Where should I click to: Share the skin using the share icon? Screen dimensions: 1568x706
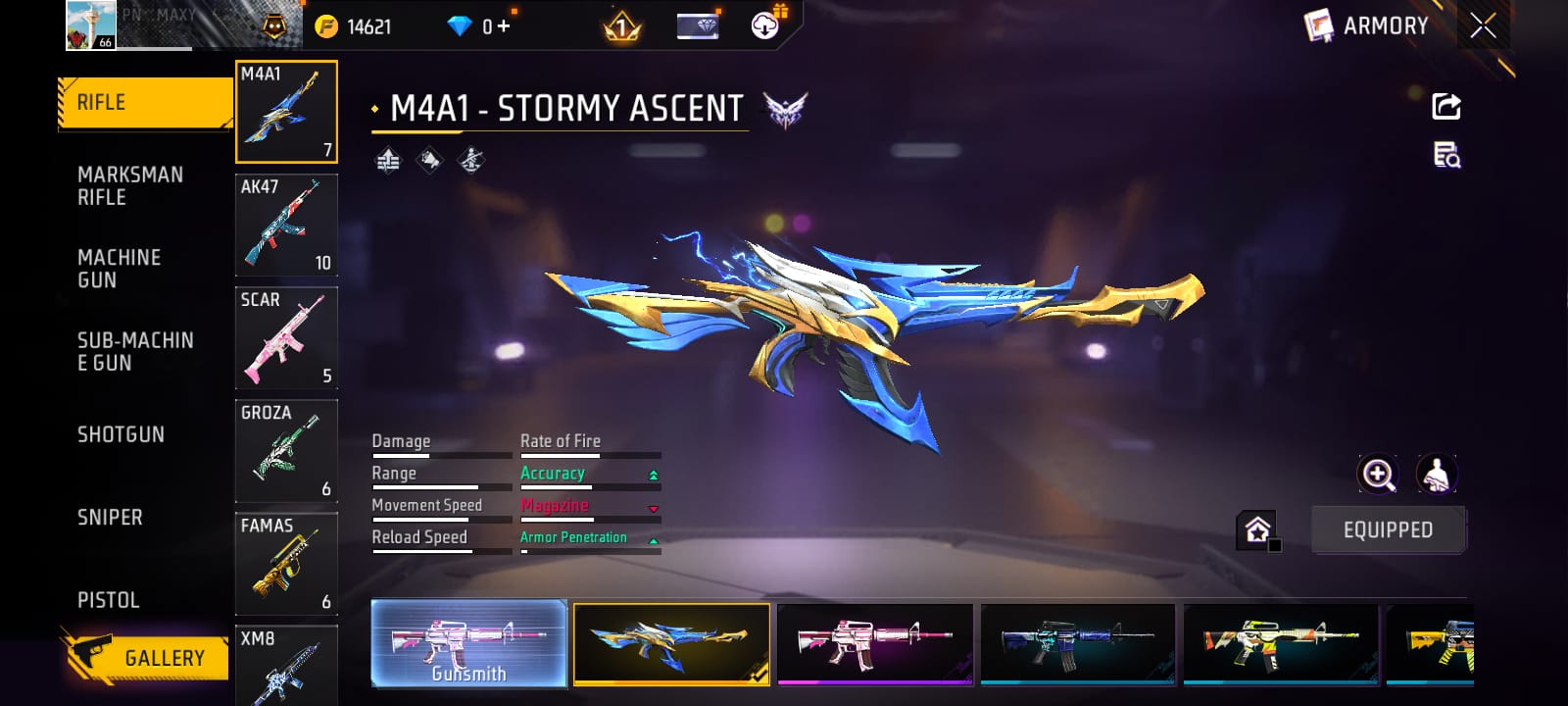point(1446,106)
